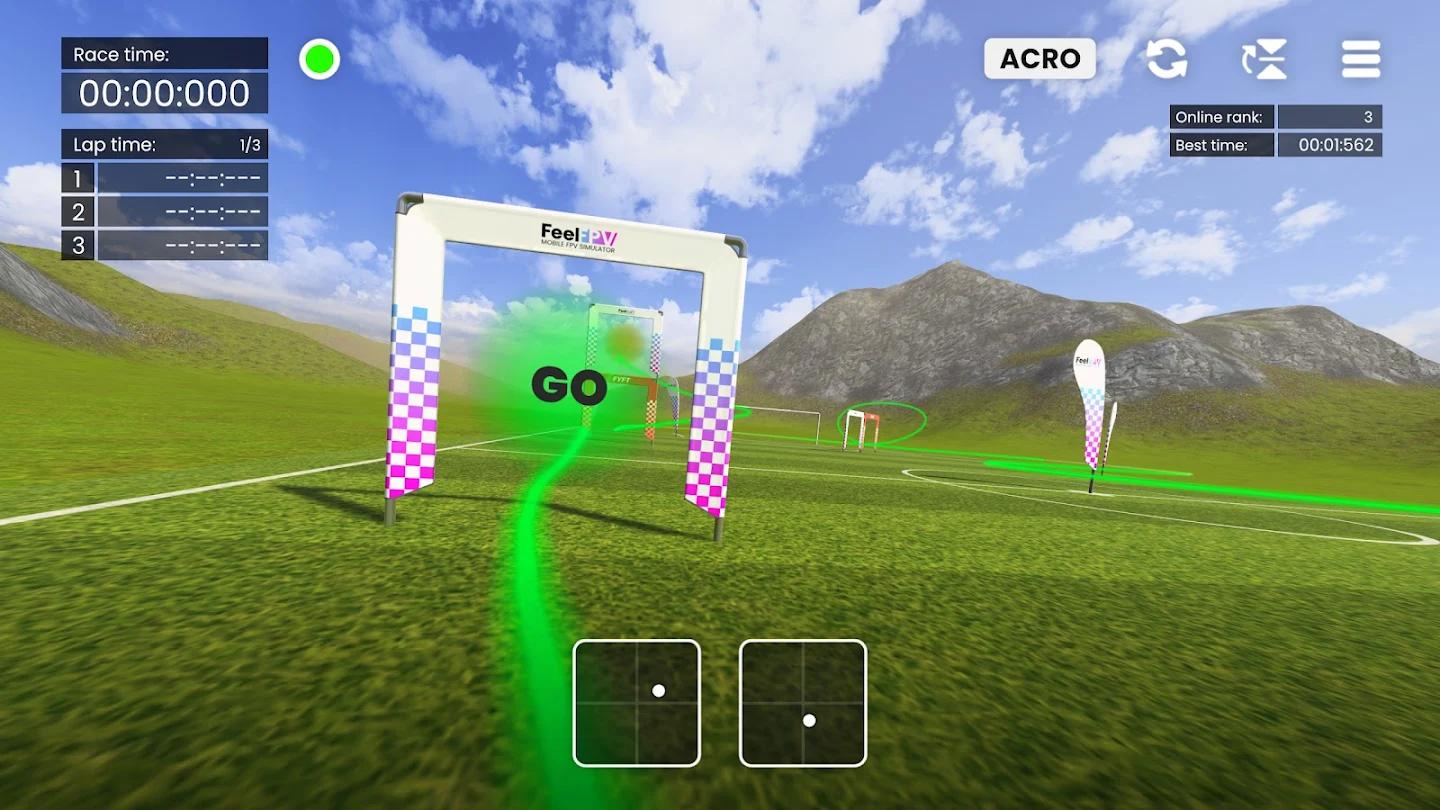Click the circular arrows restart icon
The height and width of the screenshot is (810, 1440).
(1166, 59)
